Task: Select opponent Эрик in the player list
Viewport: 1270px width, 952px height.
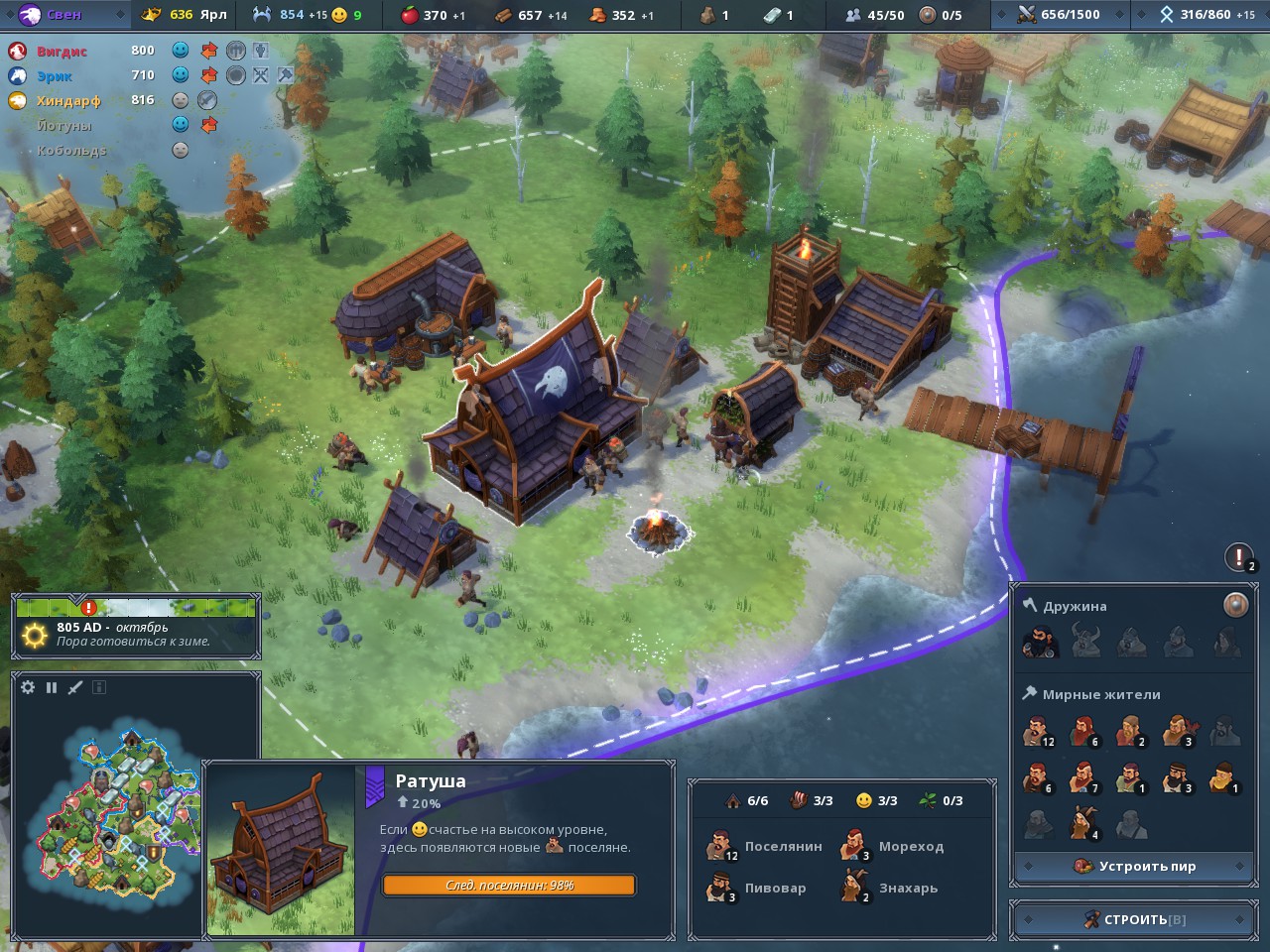Action: (x=55, y=75)
